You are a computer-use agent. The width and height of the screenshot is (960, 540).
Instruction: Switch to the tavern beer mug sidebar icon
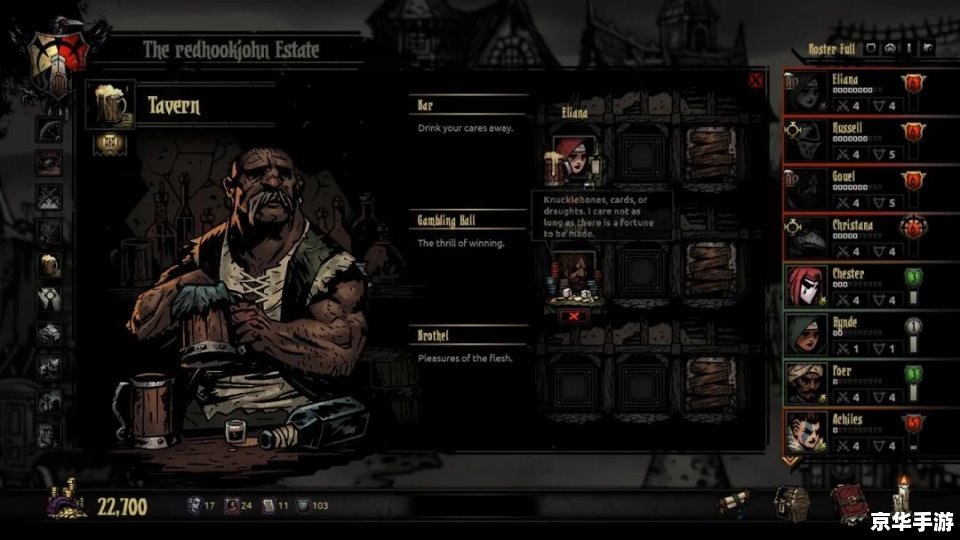(x=48, y=264)
